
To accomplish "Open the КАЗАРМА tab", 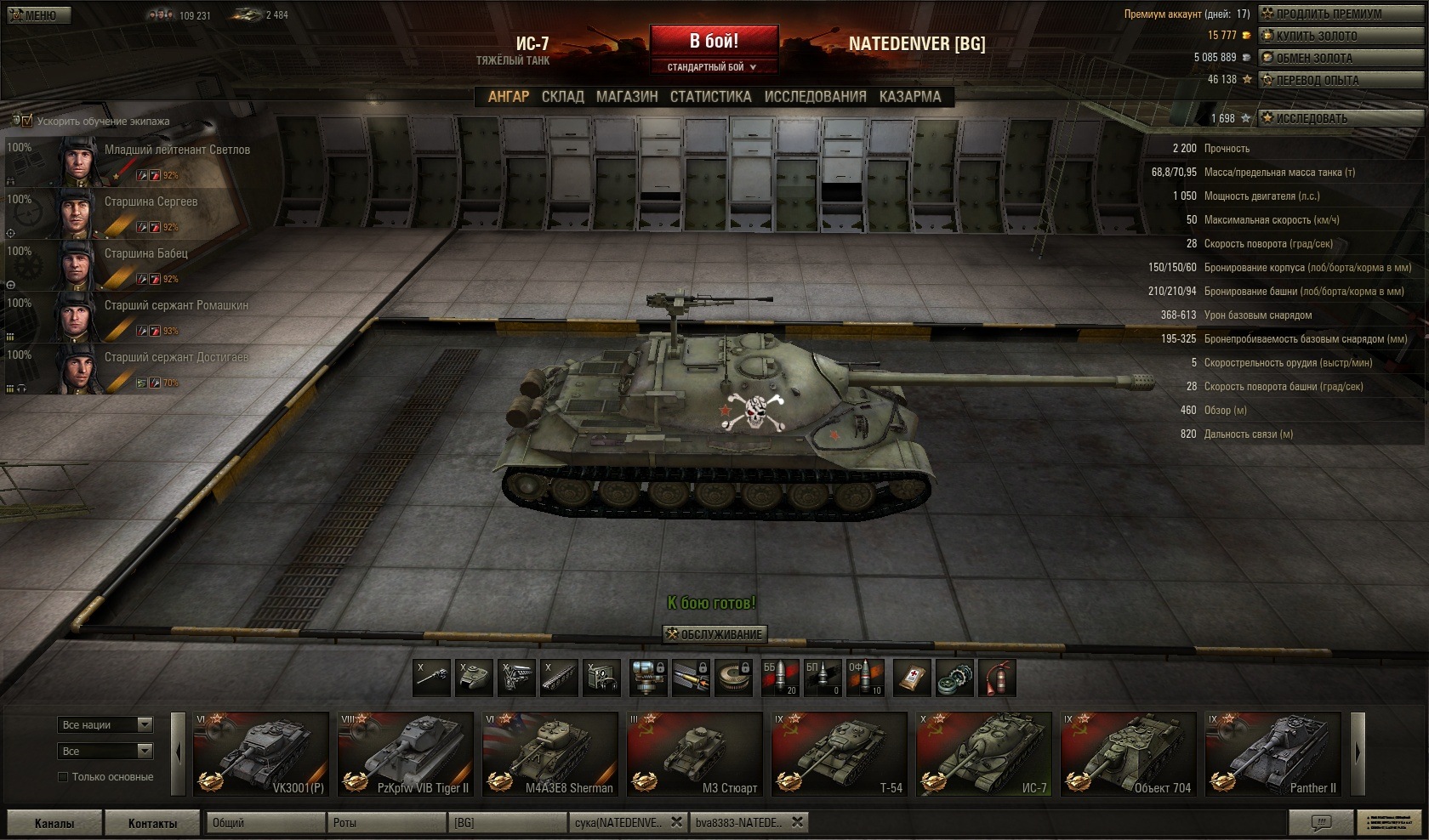I will point(910,97).
